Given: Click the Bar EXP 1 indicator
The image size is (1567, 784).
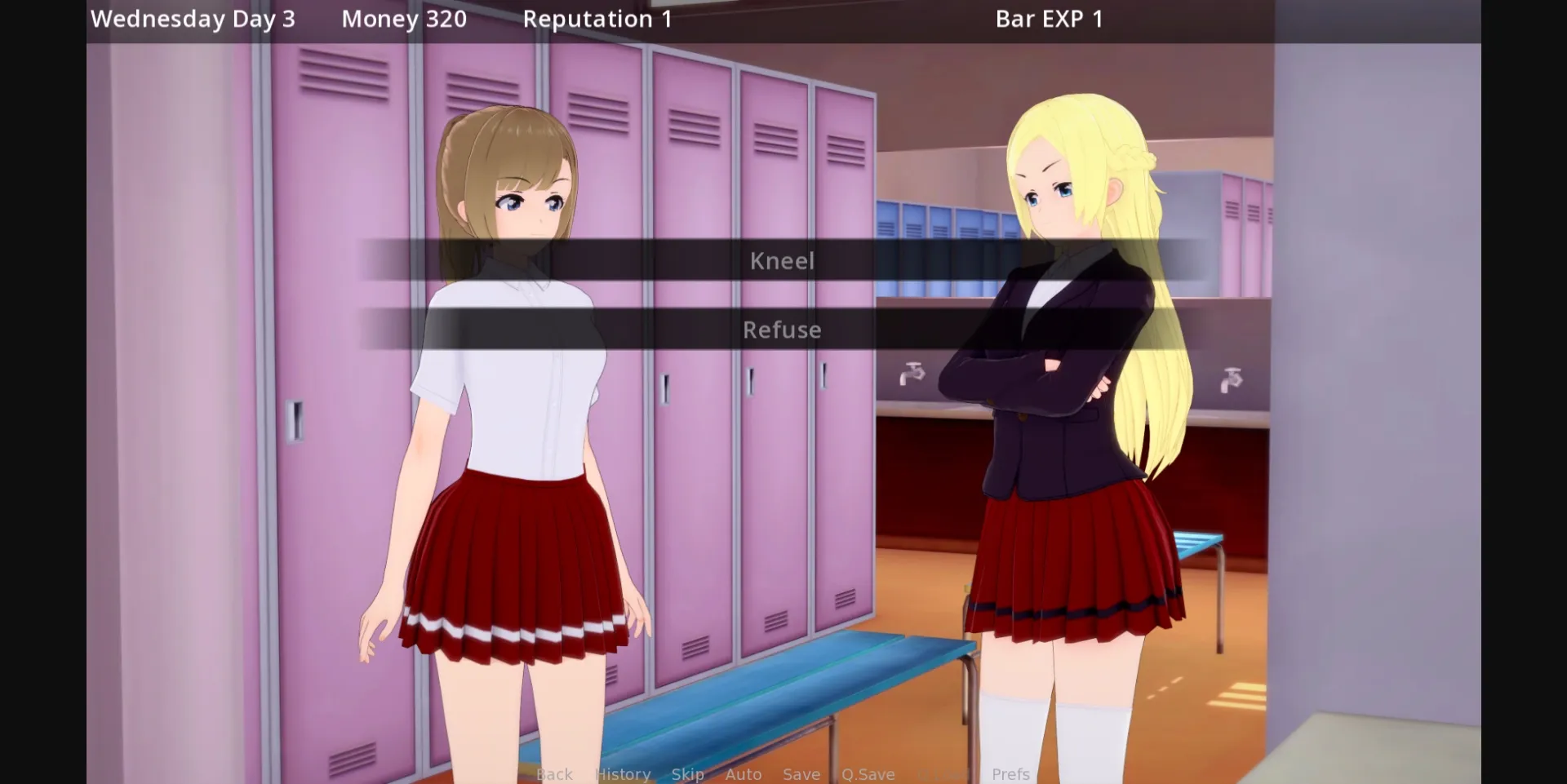Looking at the screenshot, I should tap(1049, 18).
